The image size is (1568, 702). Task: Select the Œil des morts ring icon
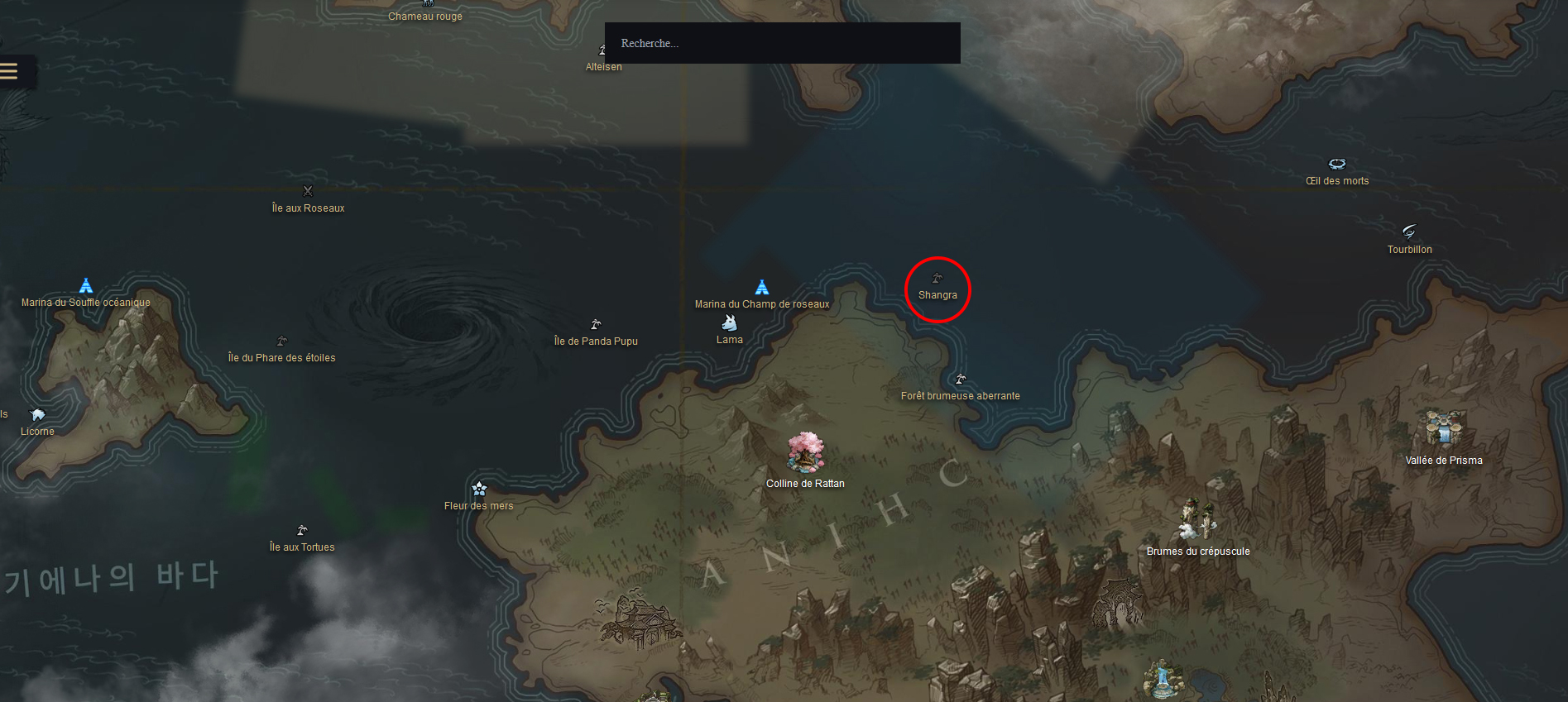point(1337,163)
